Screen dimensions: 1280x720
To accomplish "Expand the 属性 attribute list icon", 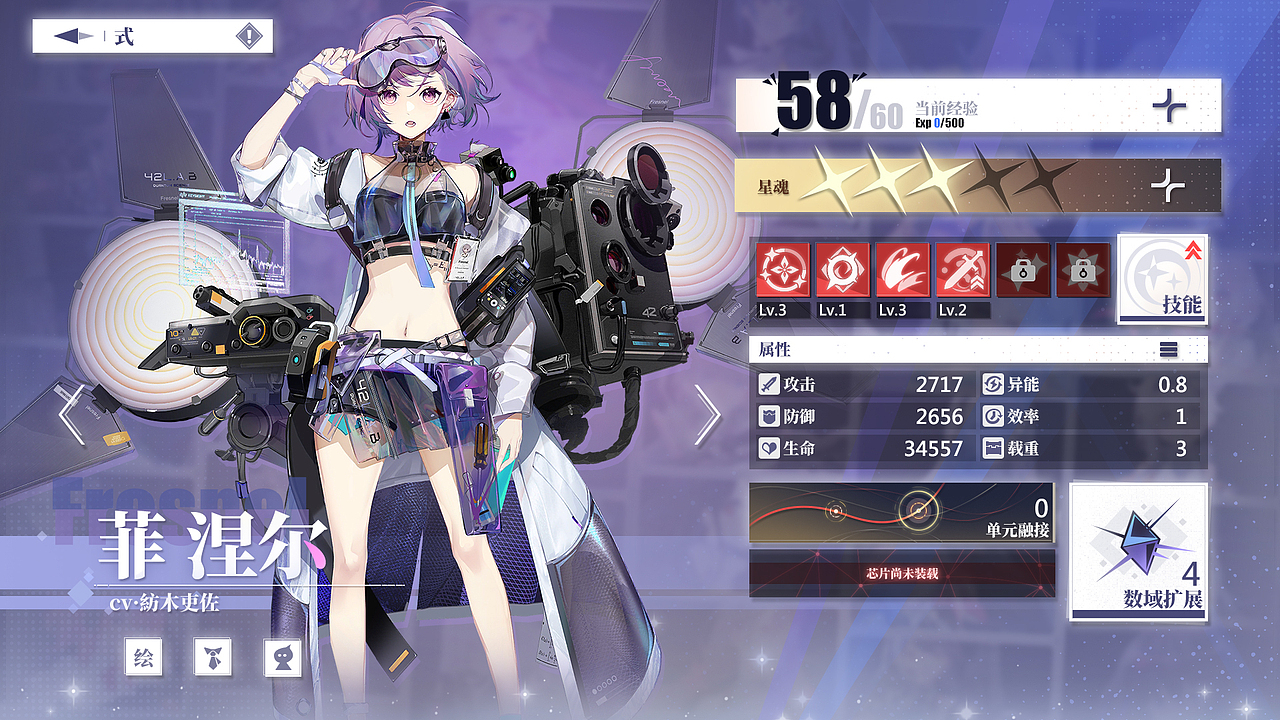I will point(1168,350).
